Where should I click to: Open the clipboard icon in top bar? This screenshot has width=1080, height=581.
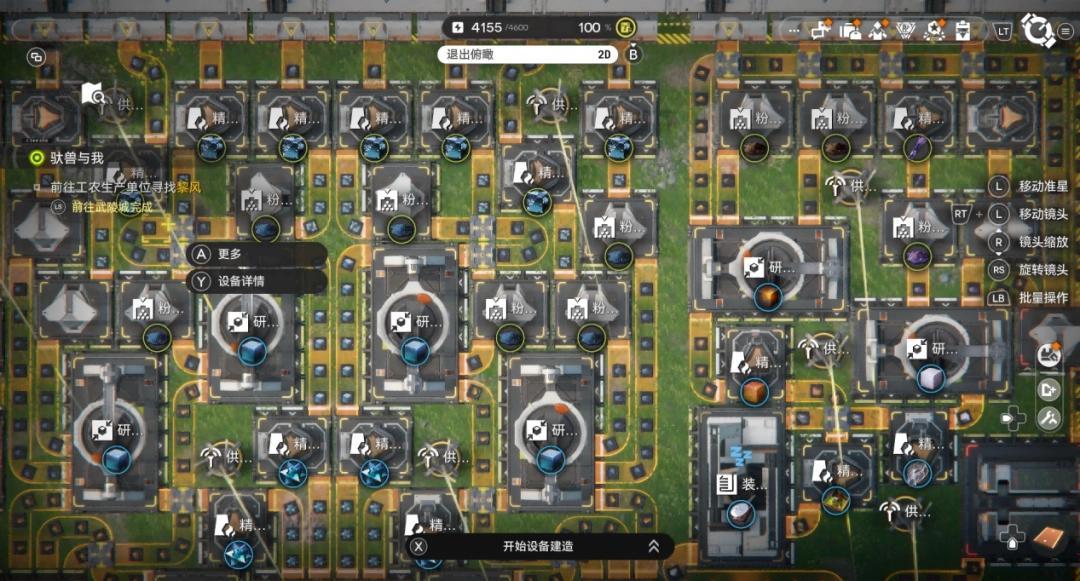[x=964, y=29]
